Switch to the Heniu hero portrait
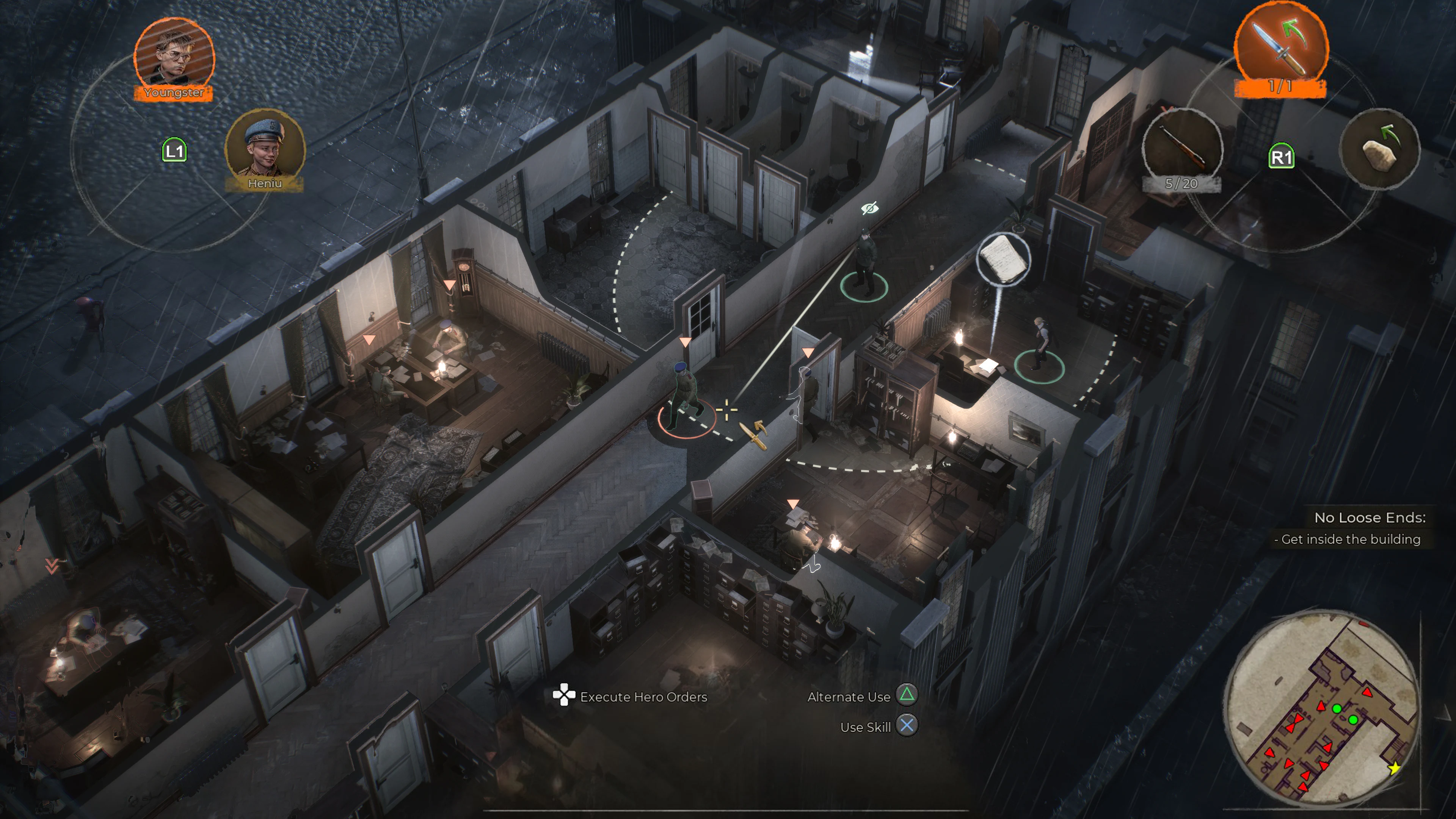This screenshot has height=819, width=1456. coord(265,148)
